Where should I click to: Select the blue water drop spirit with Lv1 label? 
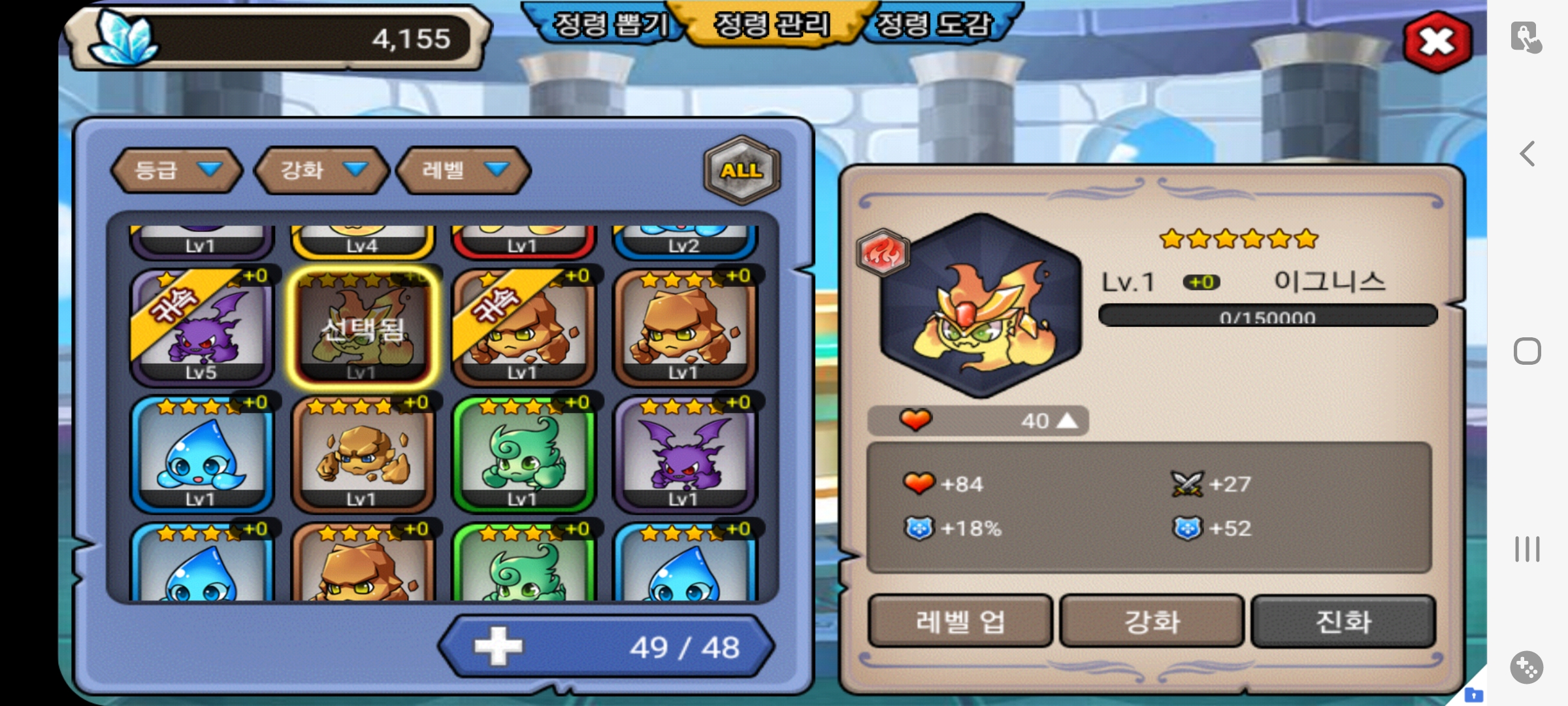pos(201,454)
